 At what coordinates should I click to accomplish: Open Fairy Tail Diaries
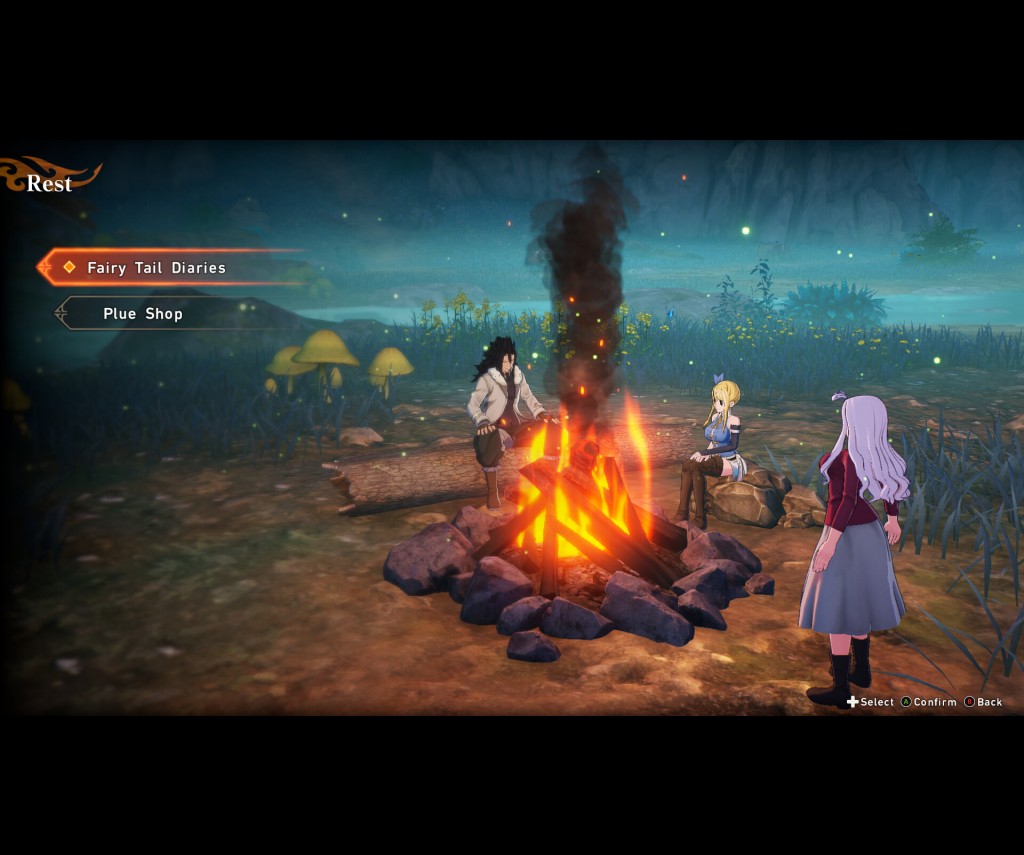coord(156,268)
